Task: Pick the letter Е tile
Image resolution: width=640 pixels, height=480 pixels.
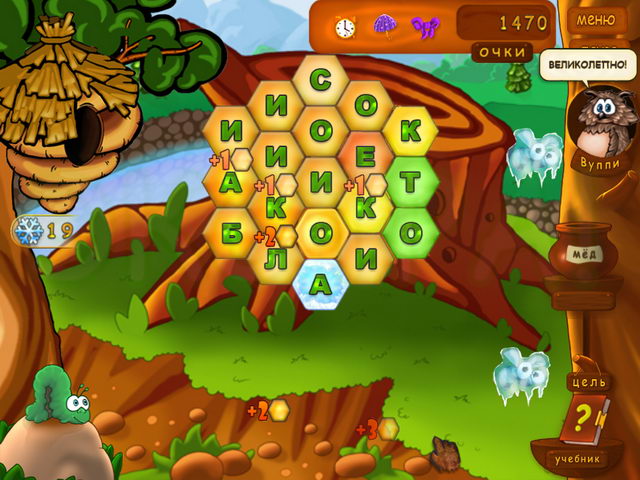Action: 365,155
